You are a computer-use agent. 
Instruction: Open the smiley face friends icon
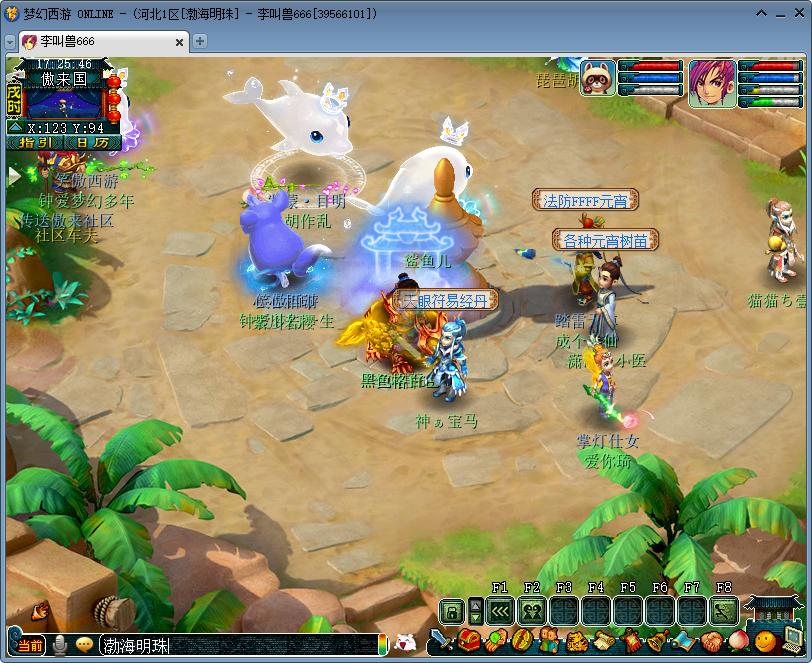click(764, 640)
